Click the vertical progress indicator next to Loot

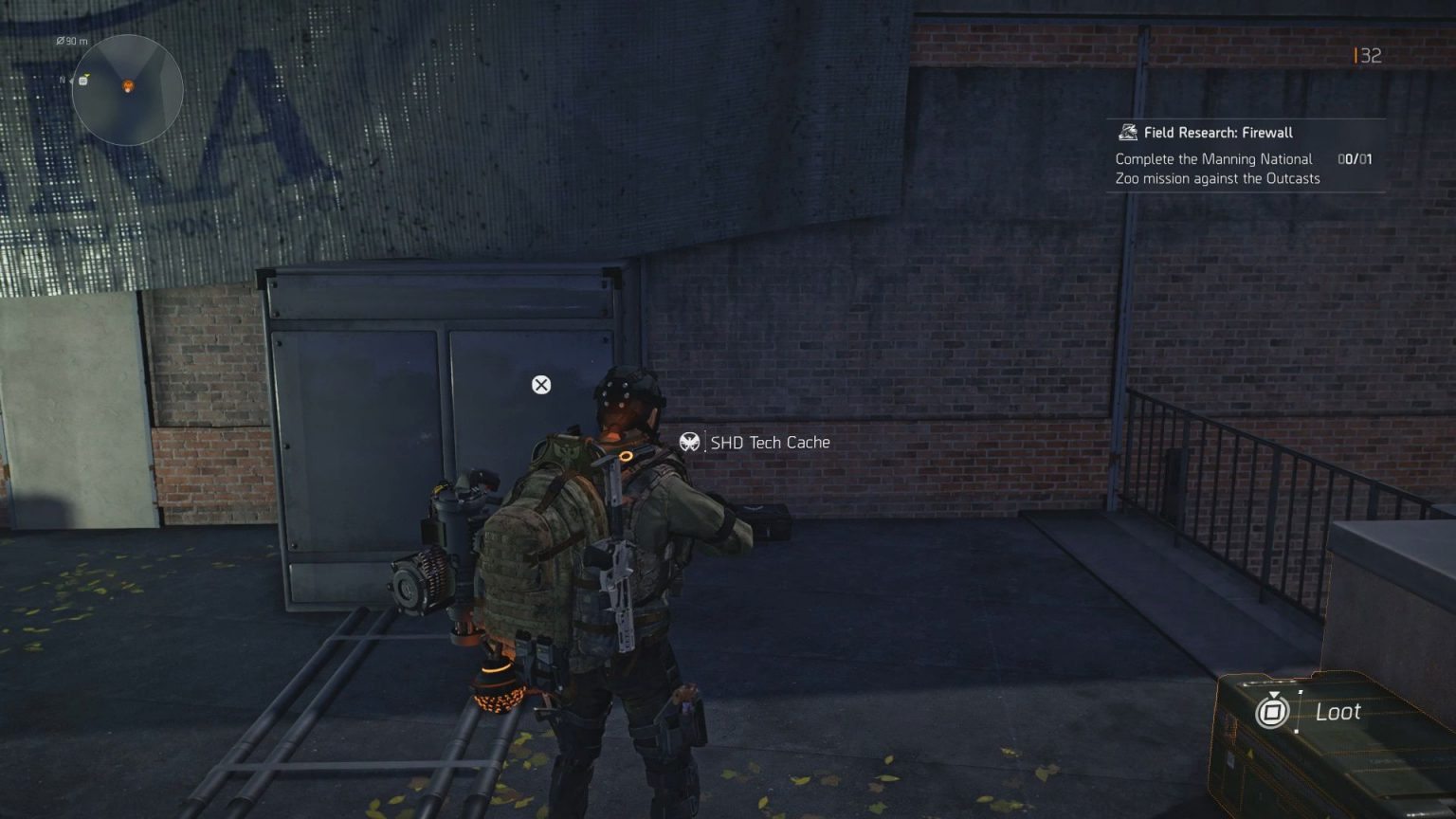(x=1299, y=711)
